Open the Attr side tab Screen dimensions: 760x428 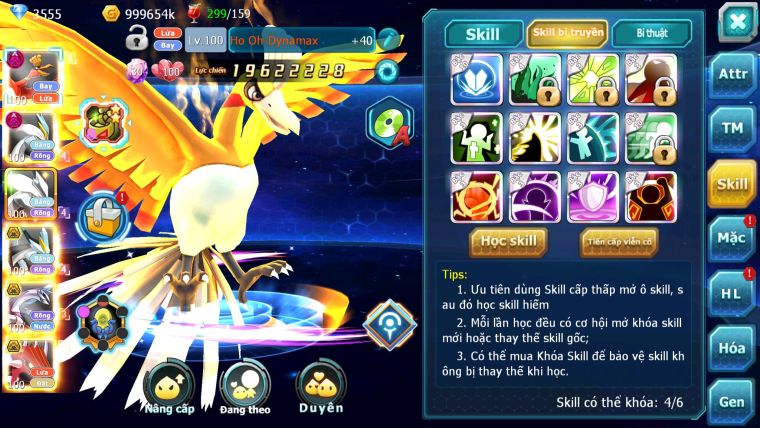click(731, 76)
